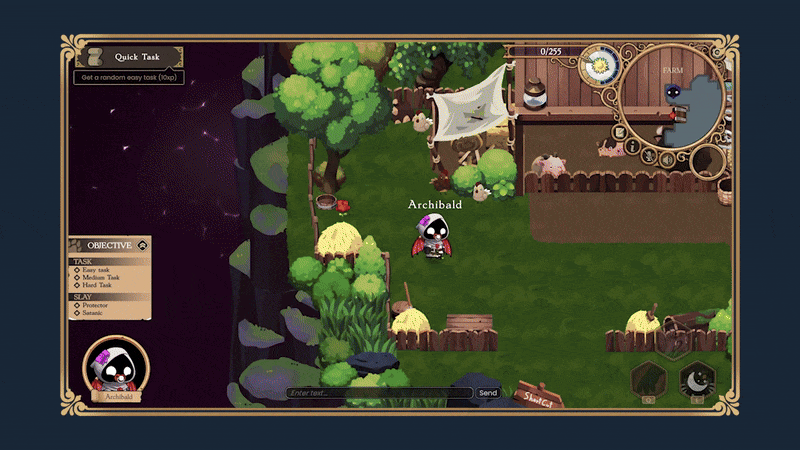Click the sun day-night clock dial

click(x=599, y=64)
